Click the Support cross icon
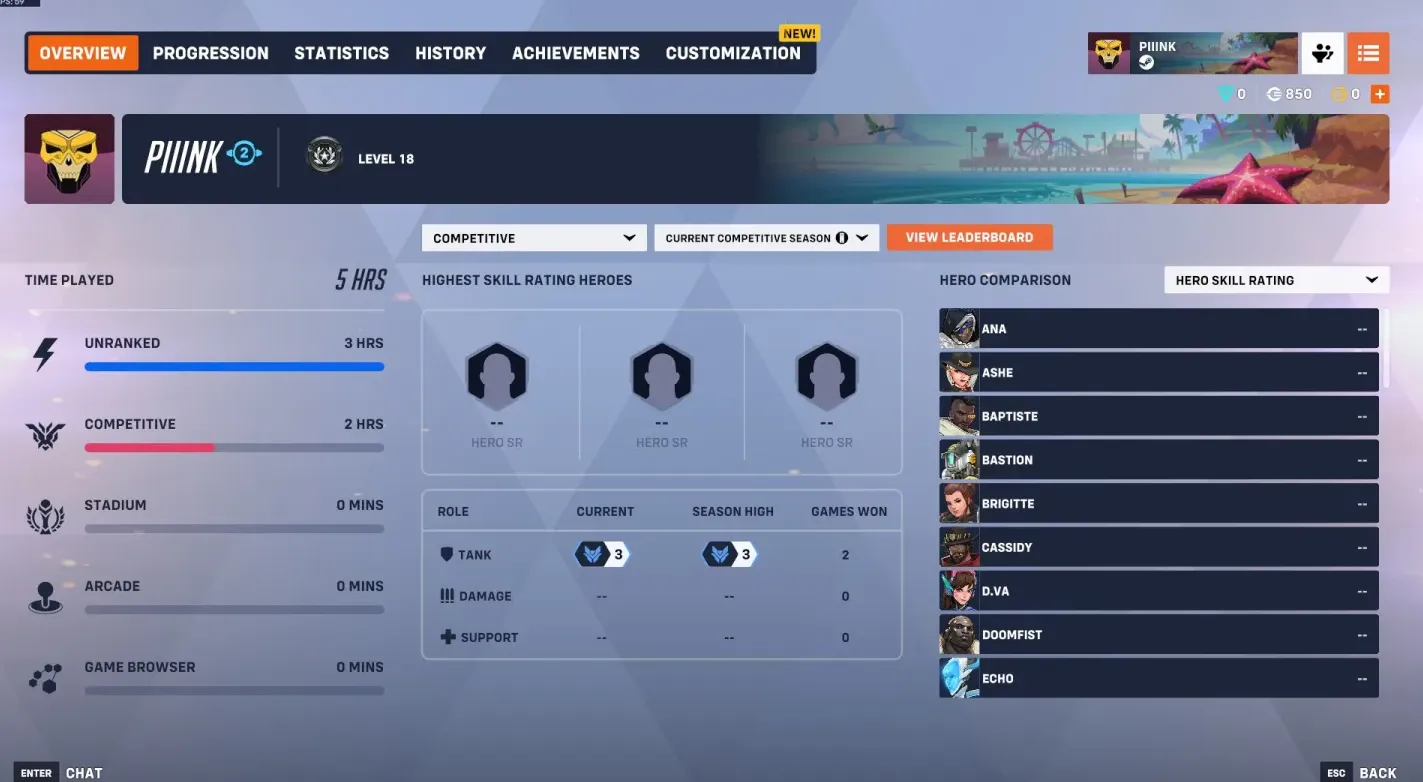This screenshot has height=782, width=1423. point(447,636)
